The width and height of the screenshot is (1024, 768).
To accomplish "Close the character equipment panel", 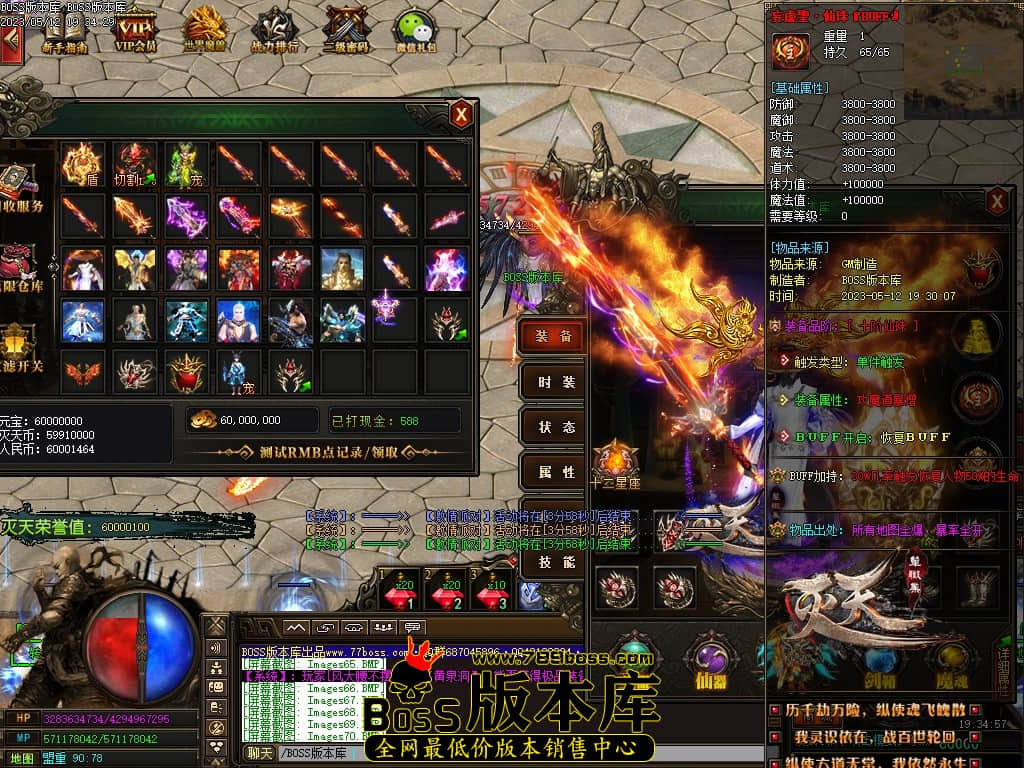I will (997, 202).
